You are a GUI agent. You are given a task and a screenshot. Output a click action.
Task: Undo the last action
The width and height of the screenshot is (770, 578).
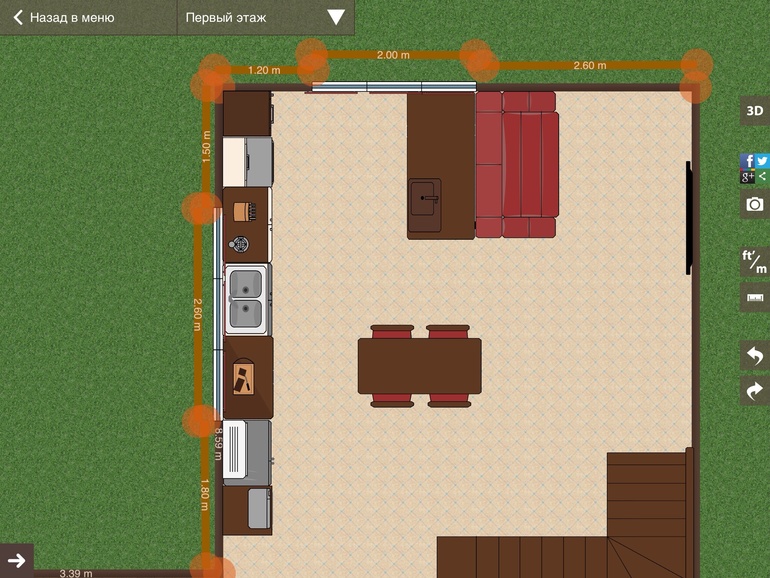point(754,355)
